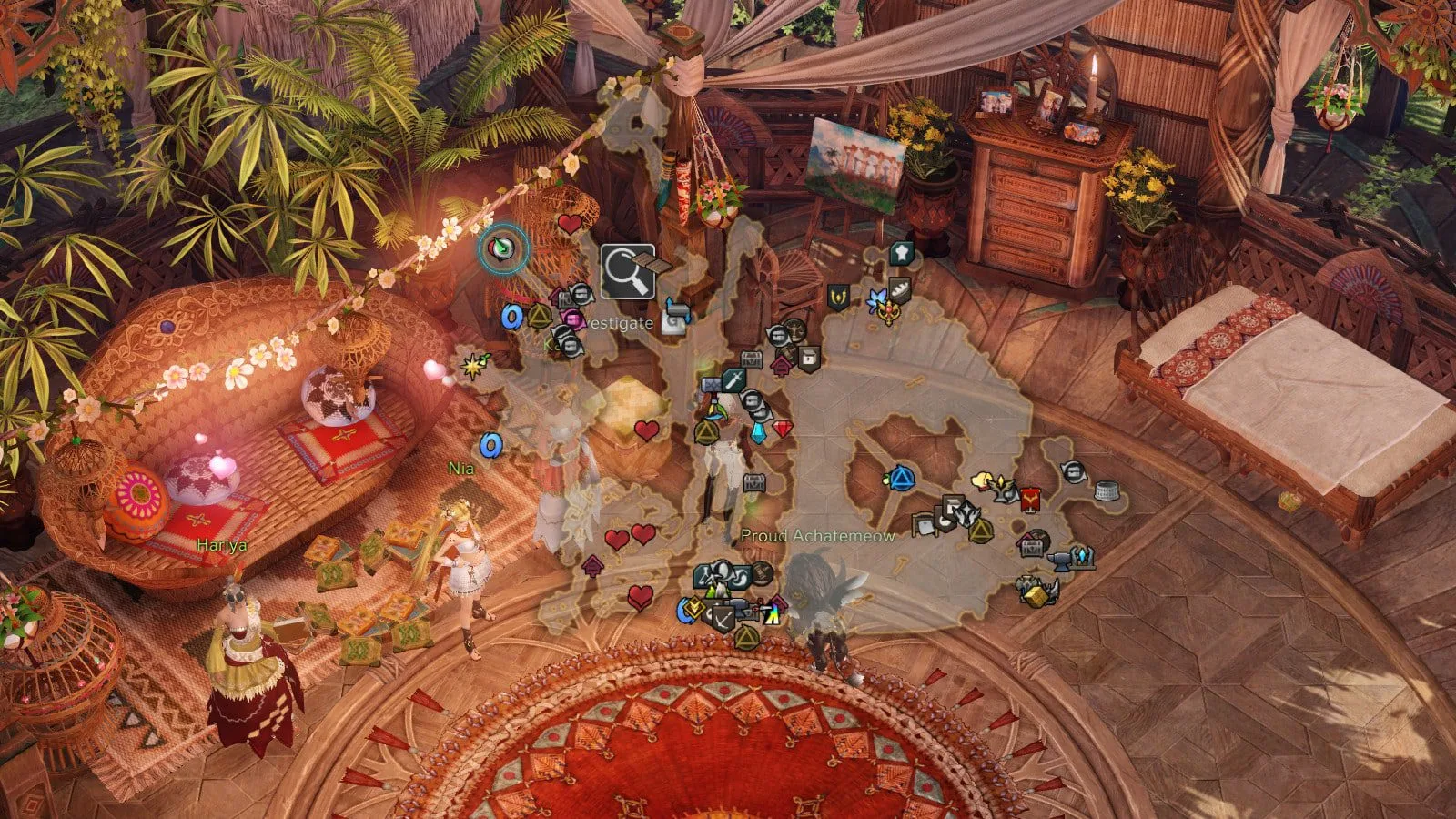Click the chef hat cooking marker

point(900,252)
